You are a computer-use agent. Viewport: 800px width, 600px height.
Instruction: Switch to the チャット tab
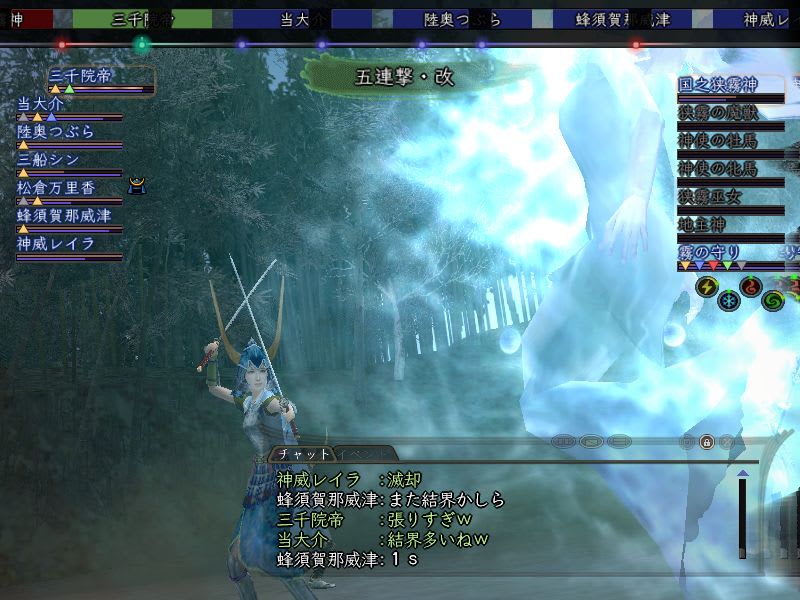(304, 453)
